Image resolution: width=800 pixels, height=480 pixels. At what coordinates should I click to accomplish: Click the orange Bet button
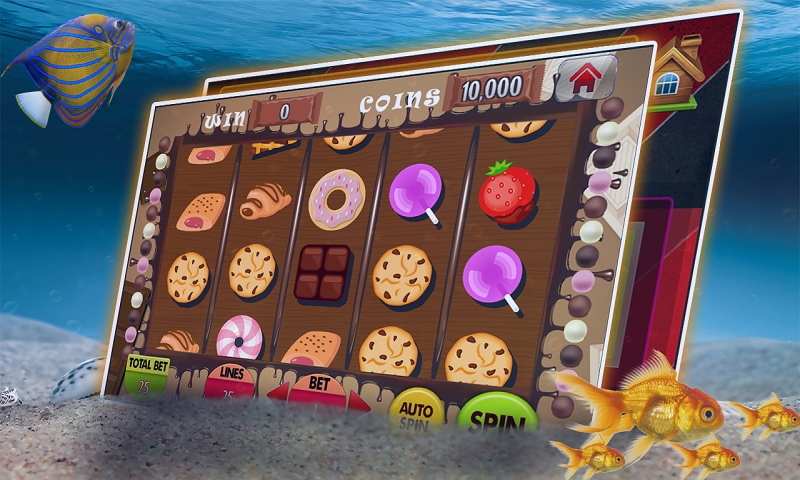tap(317, 388)
